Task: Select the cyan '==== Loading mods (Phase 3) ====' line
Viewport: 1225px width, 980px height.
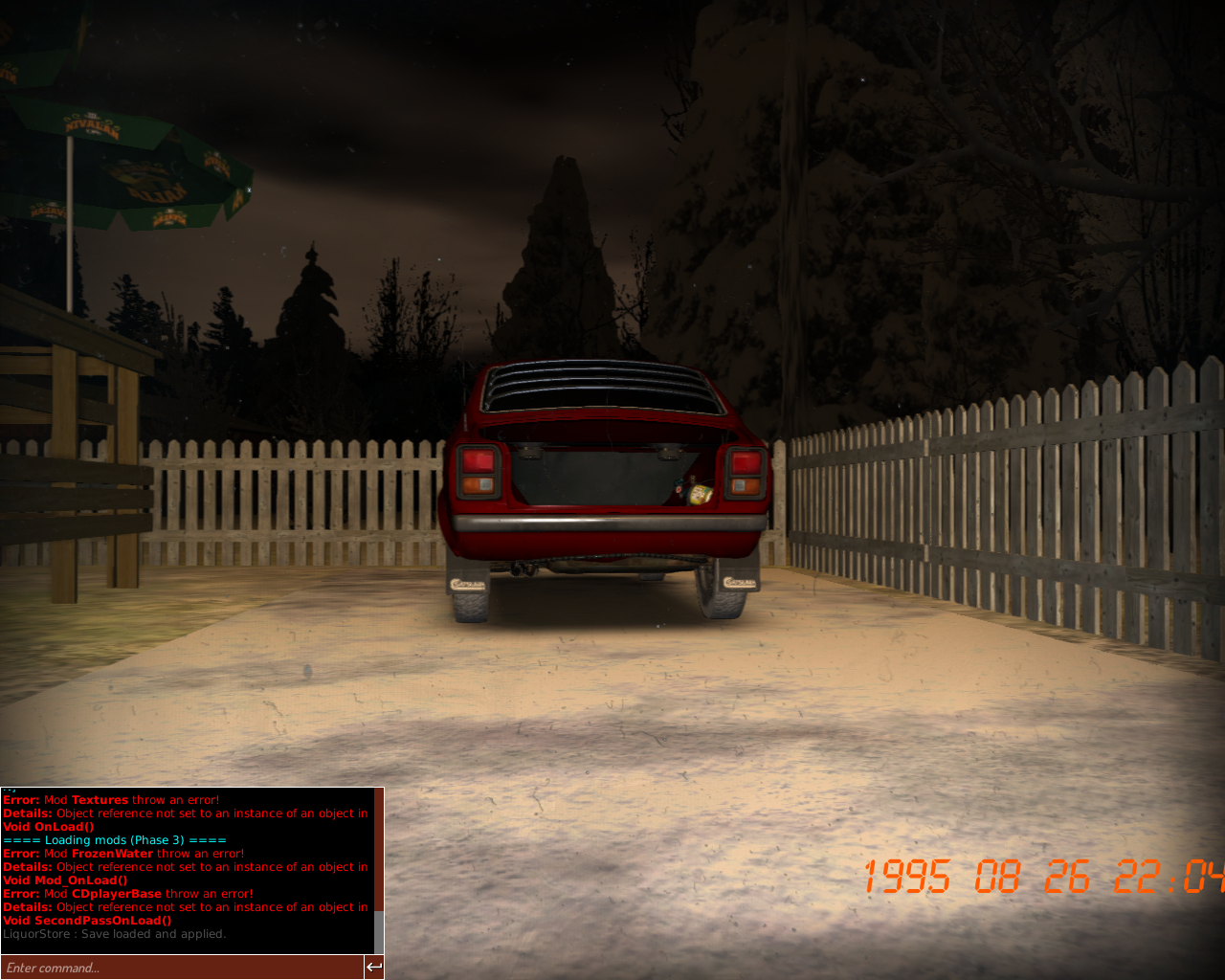Action: point(115,839)
